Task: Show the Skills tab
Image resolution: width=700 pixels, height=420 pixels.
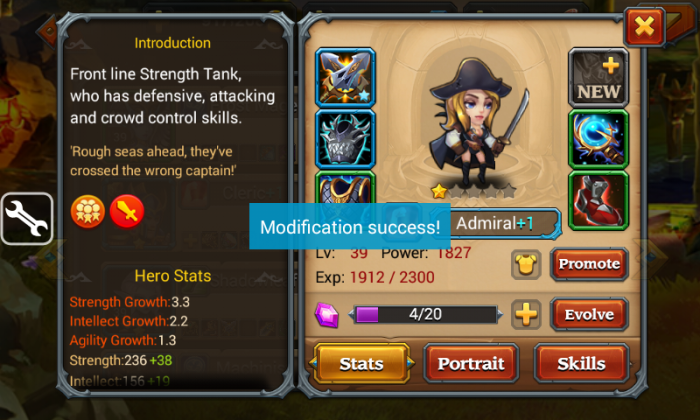Action: 581,363
